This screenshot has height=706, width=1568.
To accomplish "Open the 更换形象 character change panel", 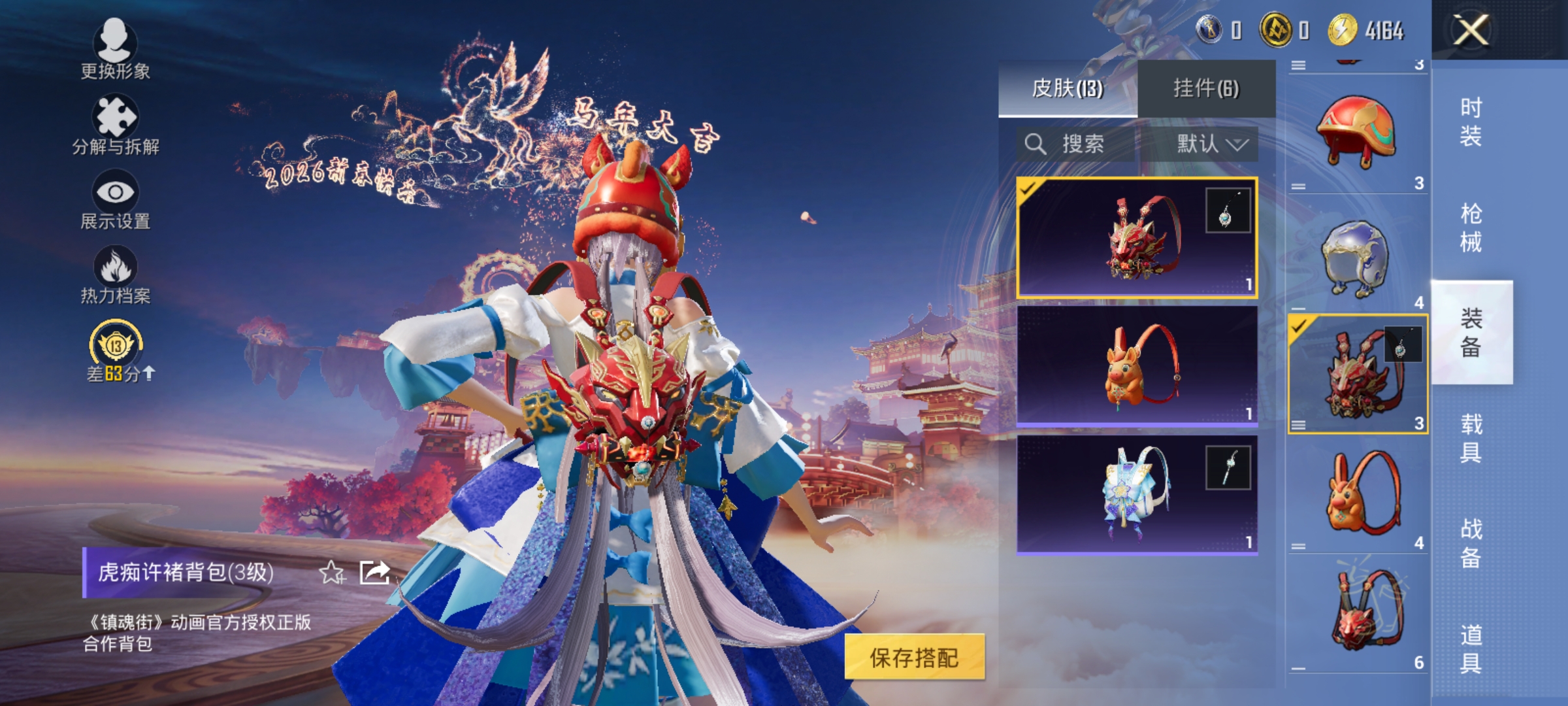I will point(116,51).
